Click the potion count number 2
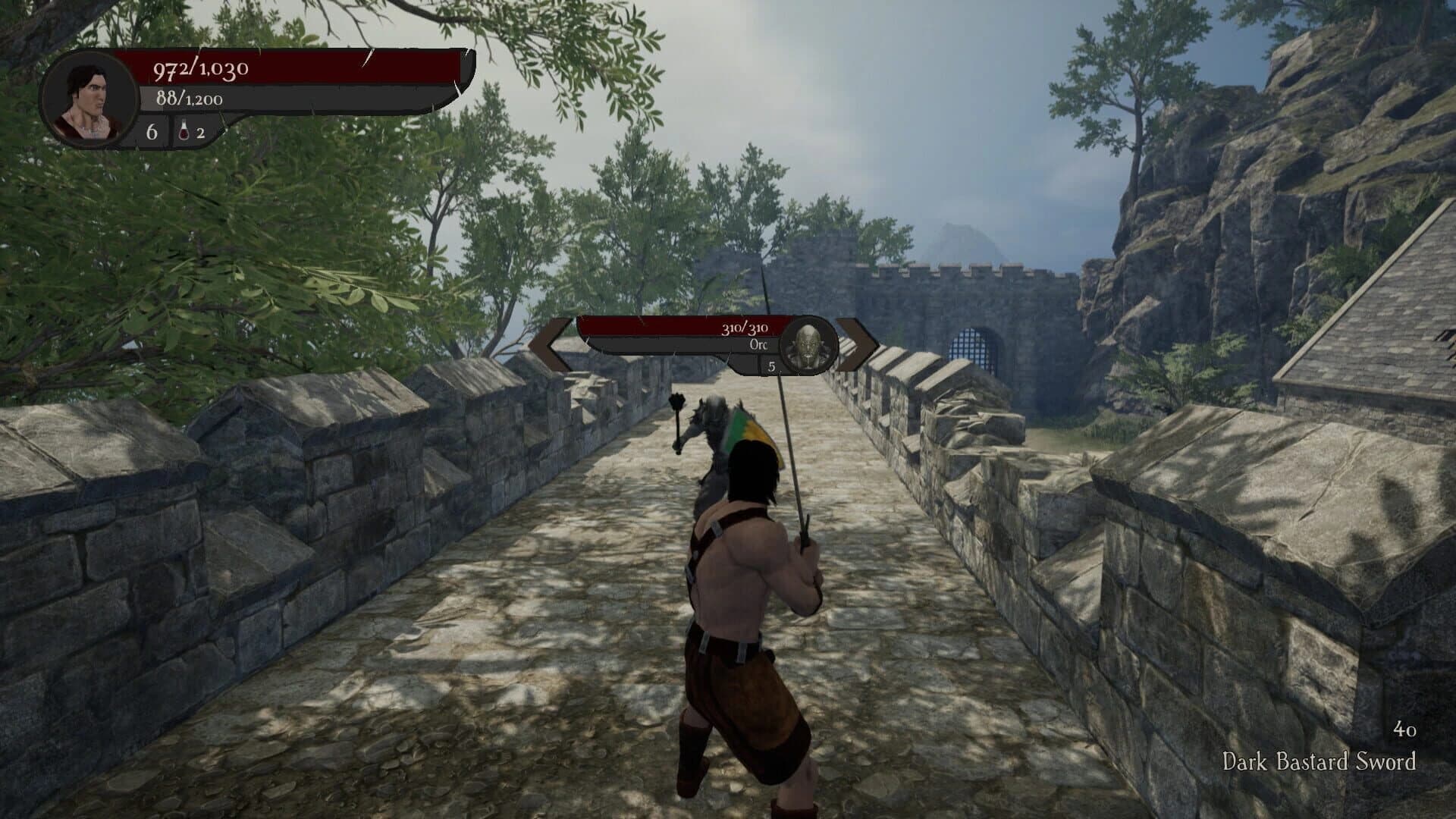Screen dimensions: 1456x819 click(x=199, y=133)
